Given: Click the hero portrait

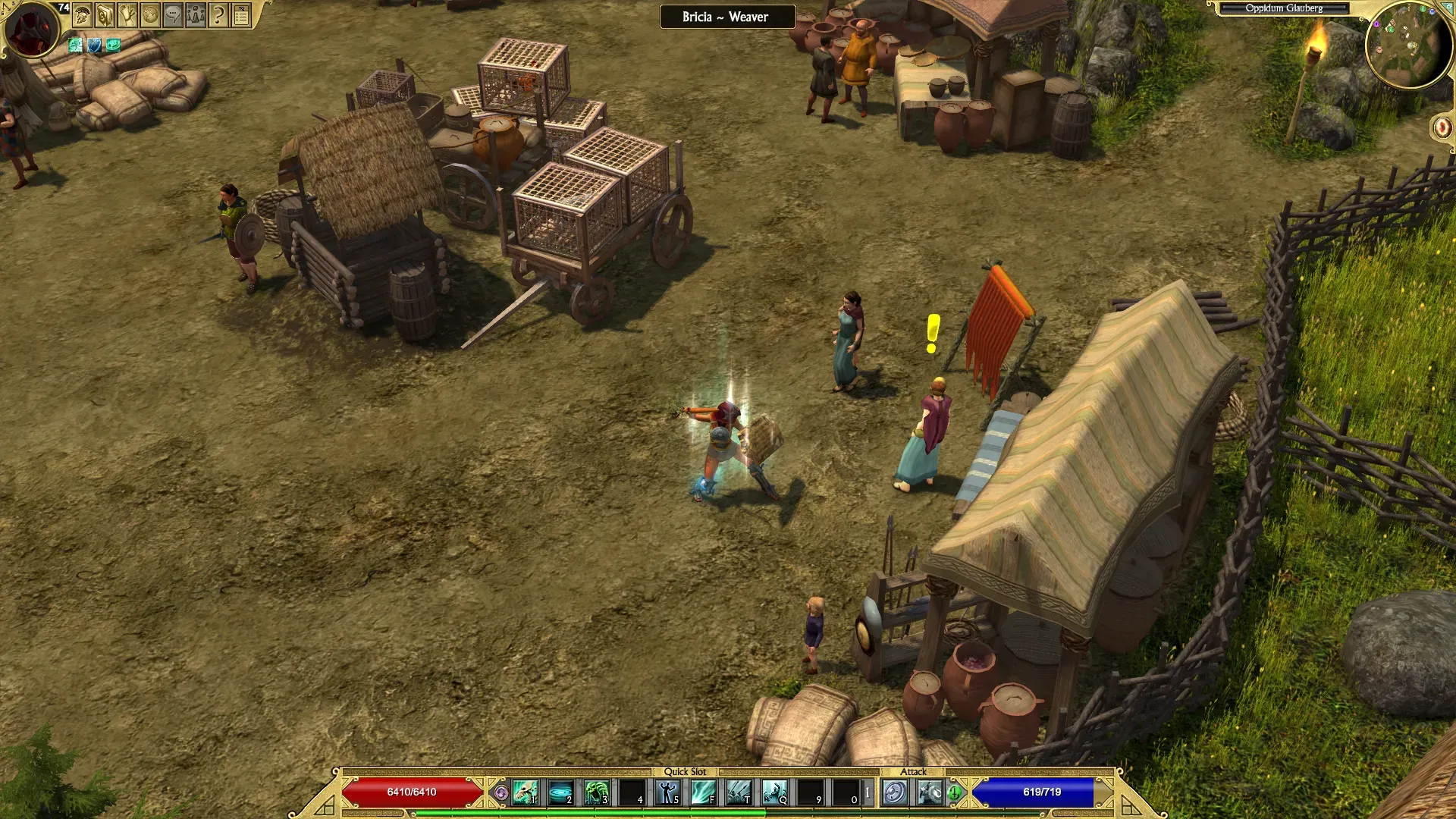Looking at the screenshot, I should tap(31, 30).
